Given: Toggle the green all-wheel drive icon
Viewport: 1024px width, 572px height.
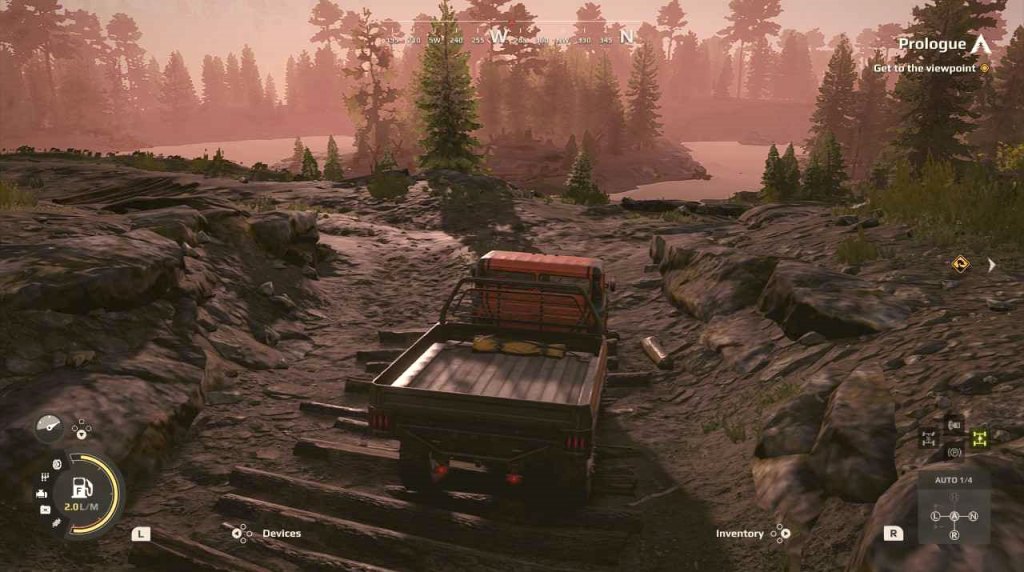Looking at the screenshot, I should (979, 437).
